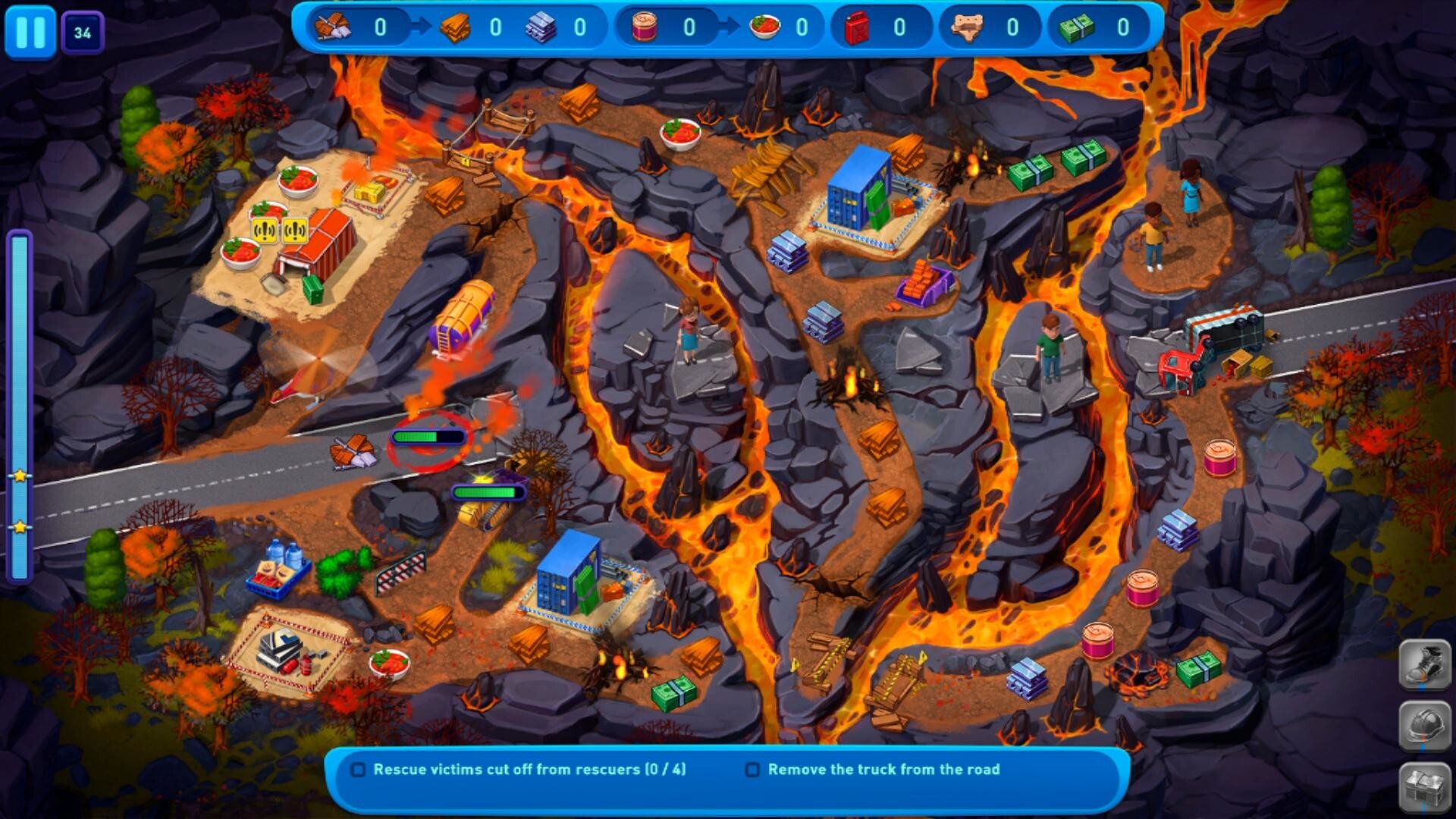This screenshot has height=819, width=1456.
Task: Check off the remove truck objective
Action: tap(752, 769)
